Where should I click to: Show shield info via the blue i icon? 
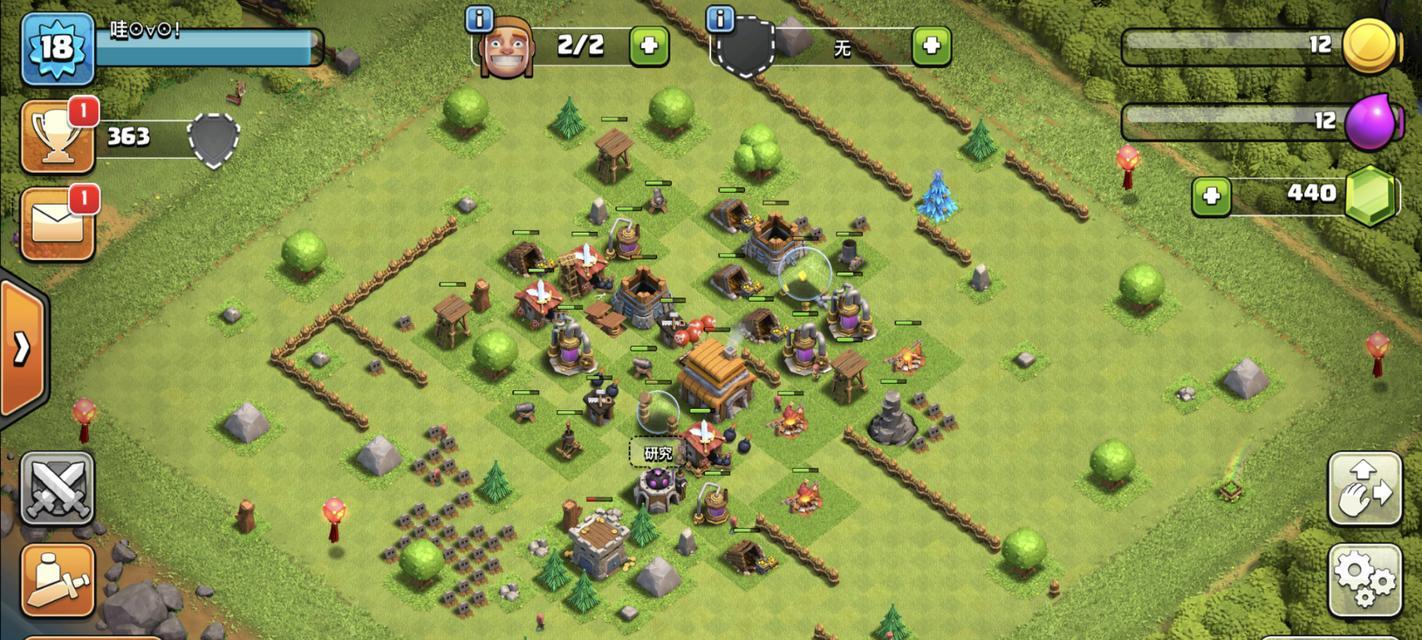click(720, 19)
